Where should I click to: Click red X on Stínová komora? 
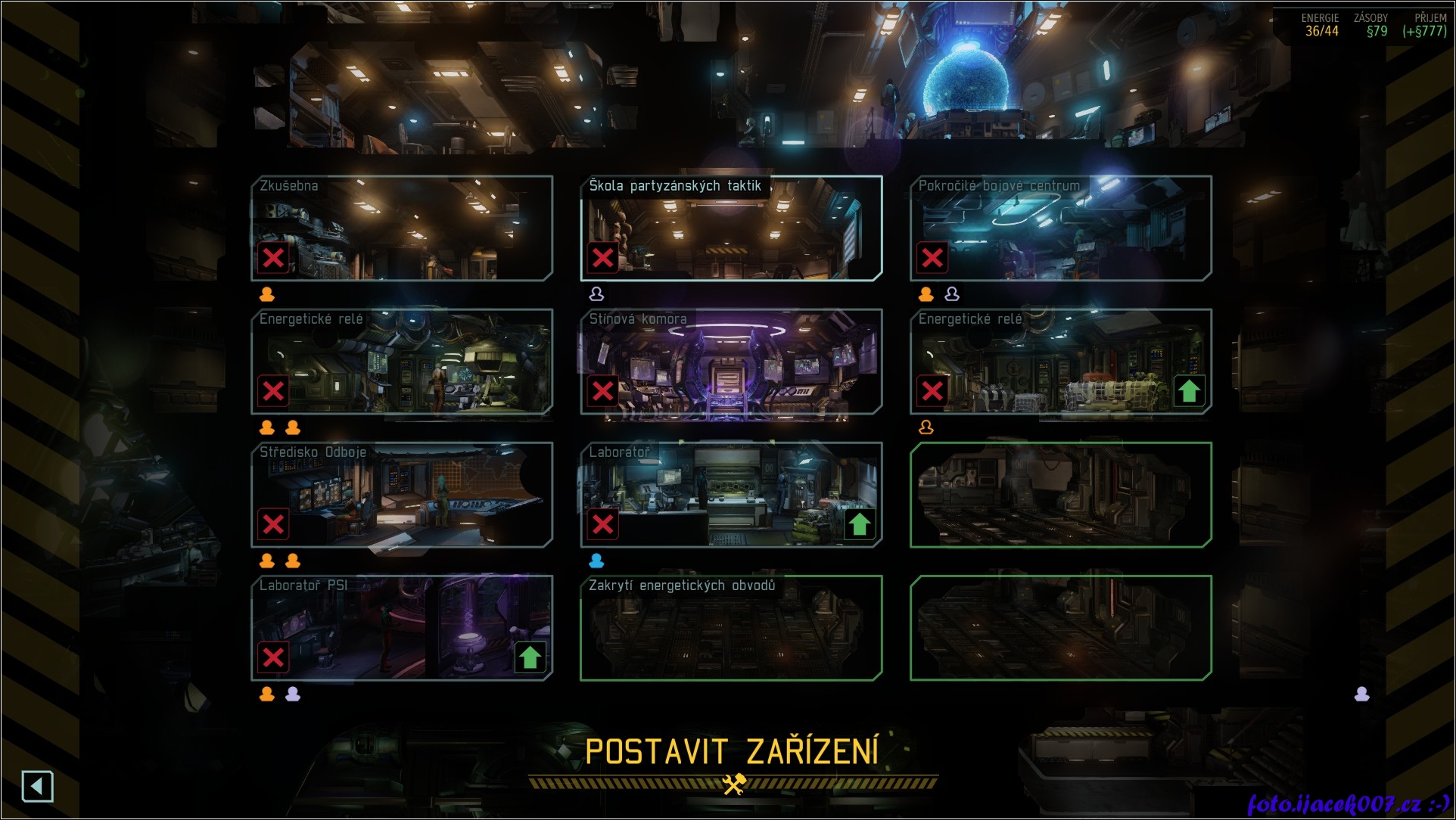[x=603, y=391]
